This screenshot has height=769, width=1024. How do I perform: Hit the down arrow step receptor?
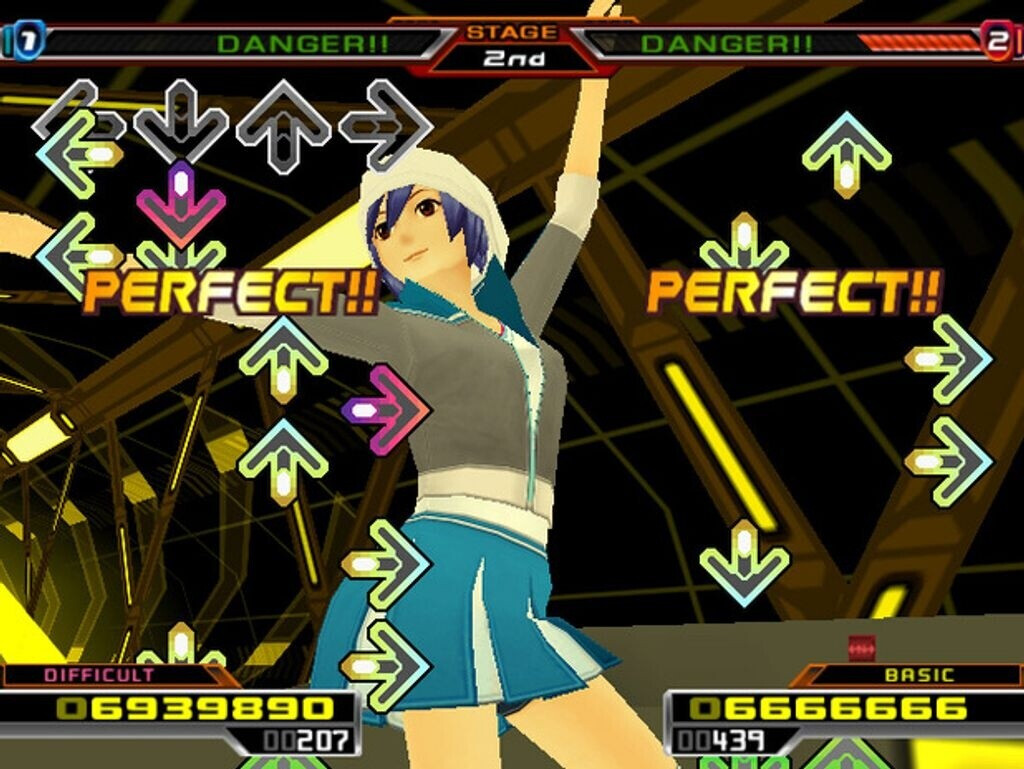tap(181, 122)
